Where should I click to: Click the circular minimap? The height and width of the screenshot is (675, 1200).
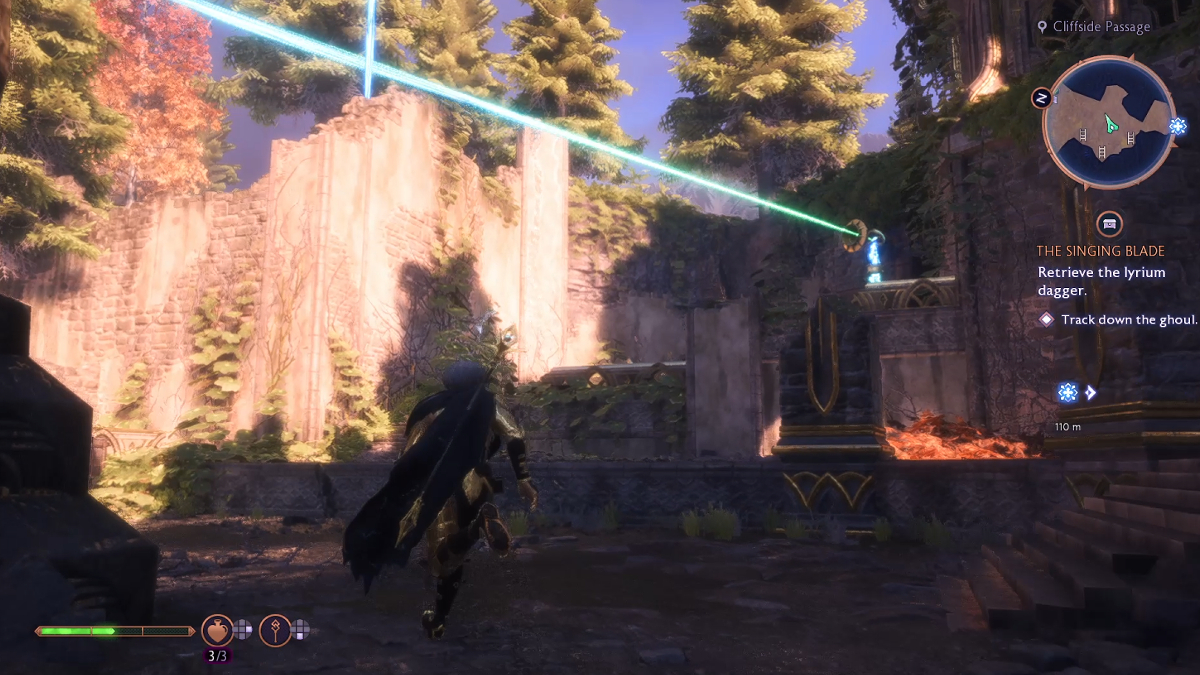(x=1108, y=123)
